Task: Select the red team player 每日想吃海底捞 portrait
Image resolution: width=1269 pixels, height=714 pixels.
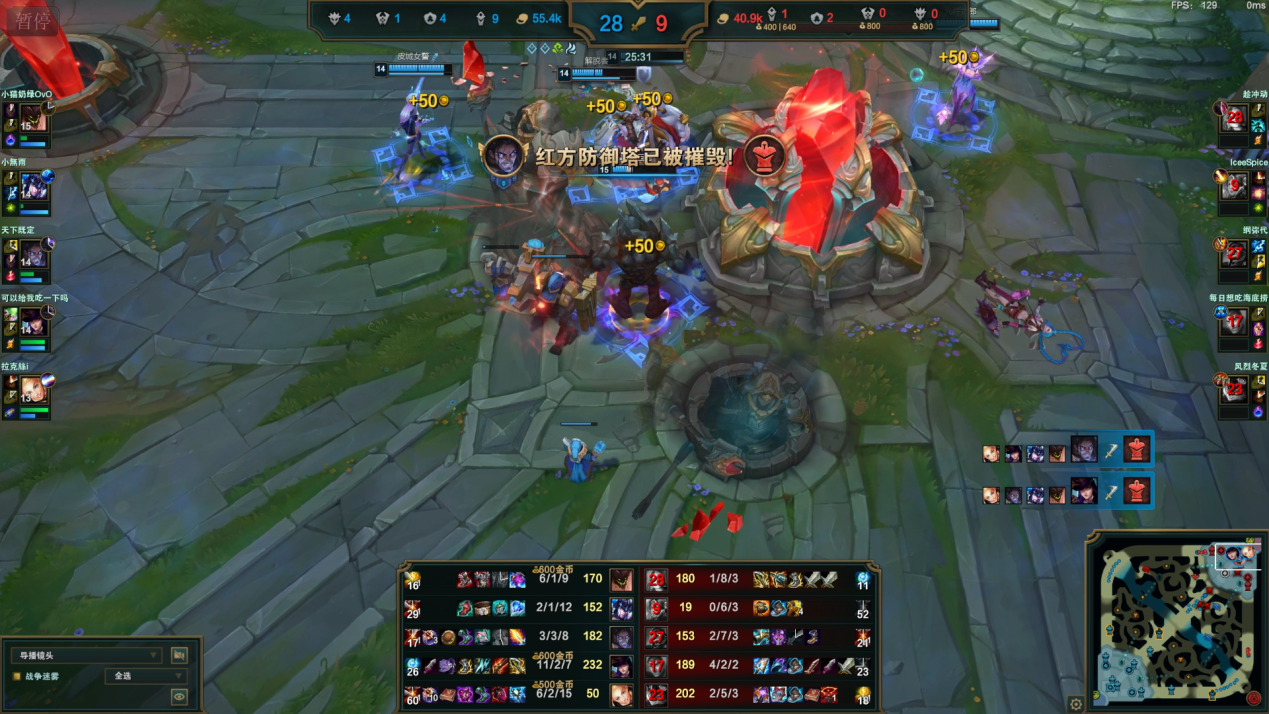Action: click(x=1234, y=323)
